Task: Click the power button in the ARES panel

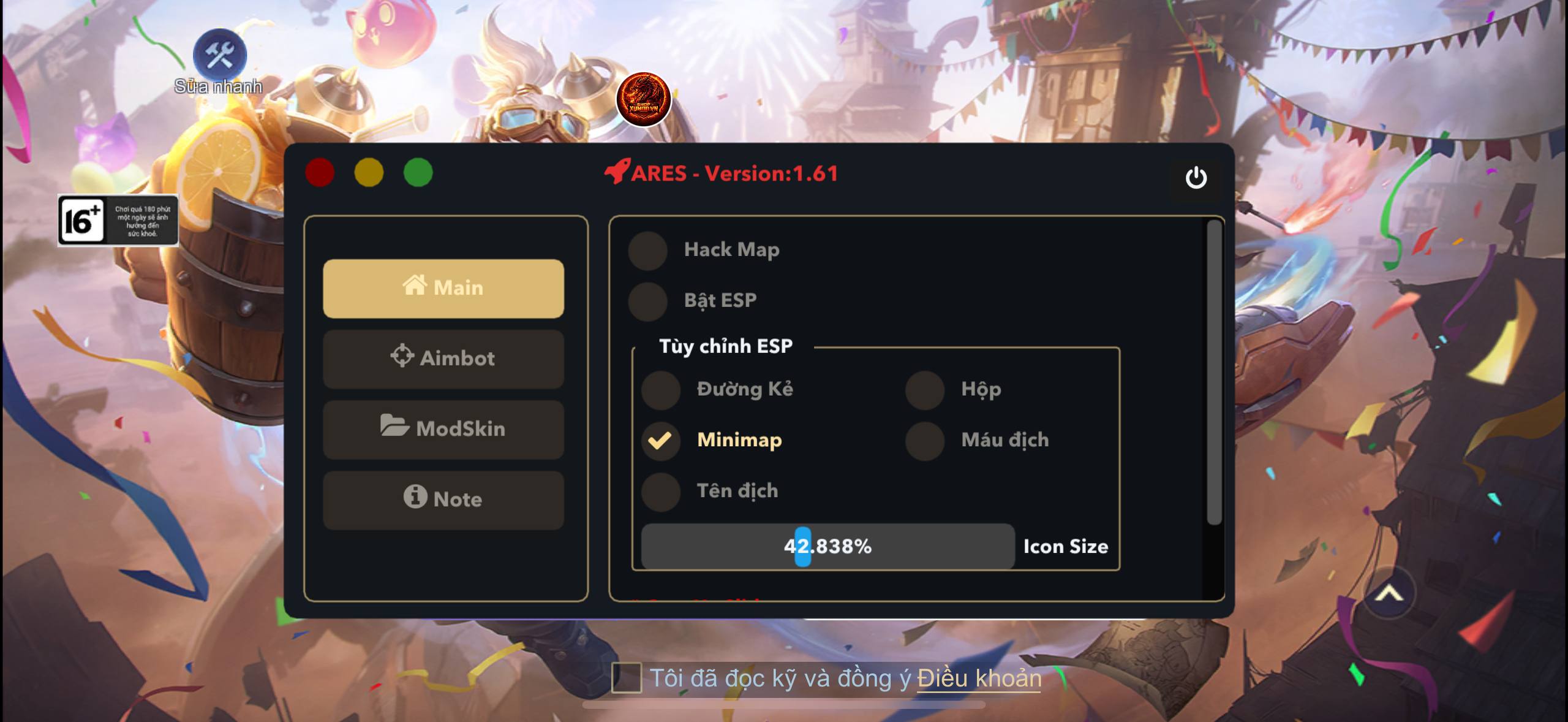Action: [x=1196, y=178]
